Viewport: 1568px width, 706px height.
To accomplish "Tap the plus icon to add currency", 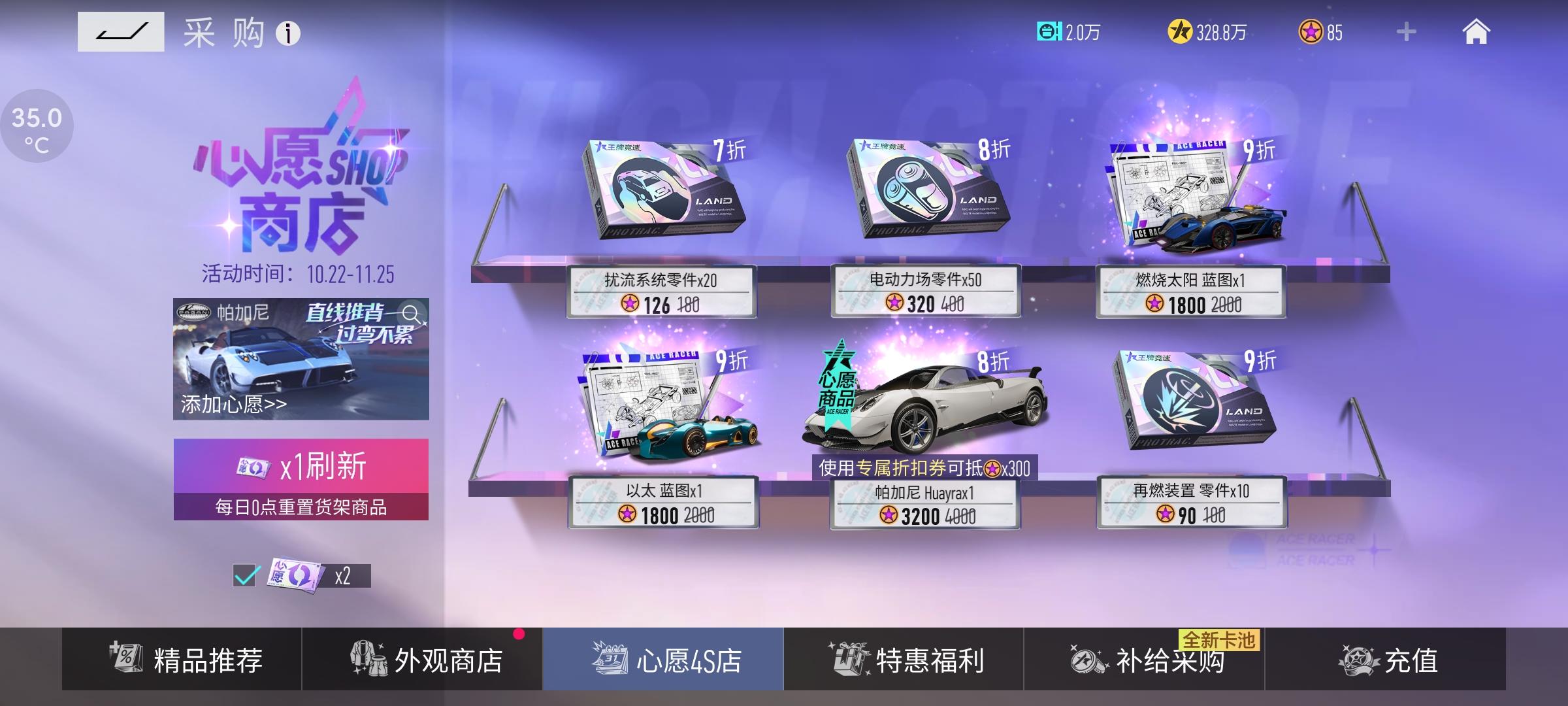I will coord(1406,32).
